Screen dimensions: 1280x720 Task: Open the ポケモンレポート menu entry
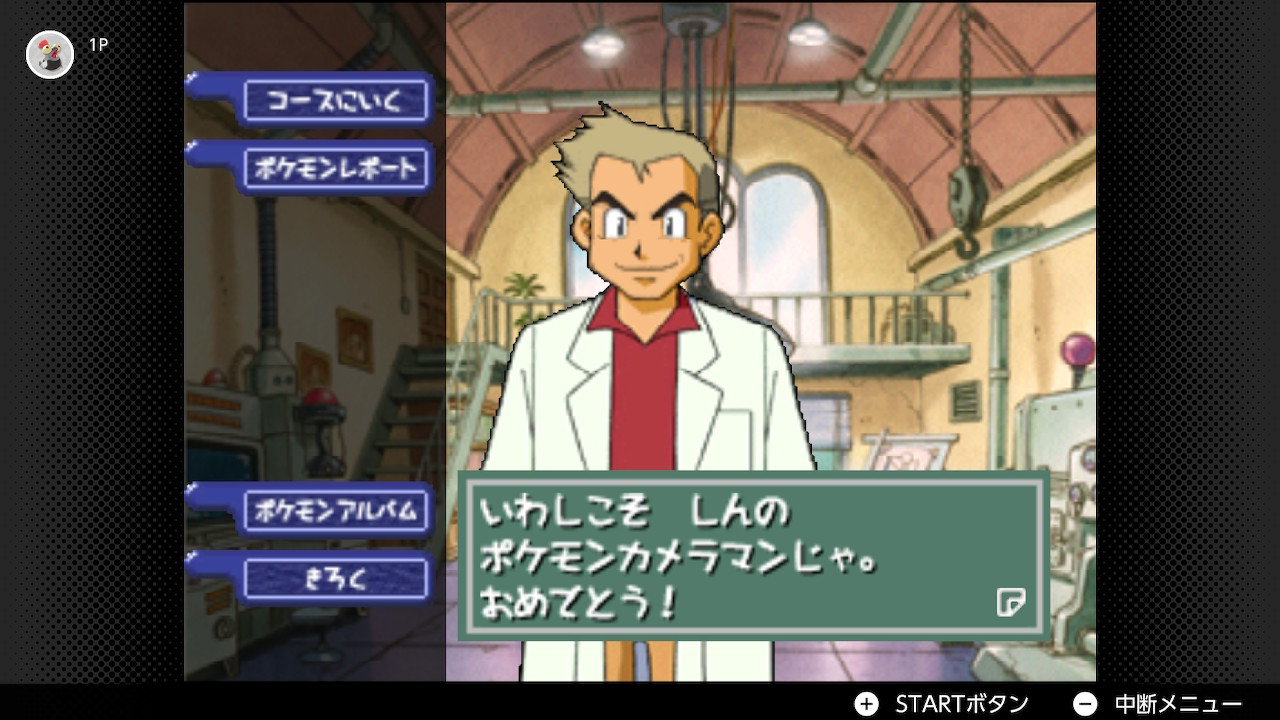pyautogui.click(x=335, y=168)
